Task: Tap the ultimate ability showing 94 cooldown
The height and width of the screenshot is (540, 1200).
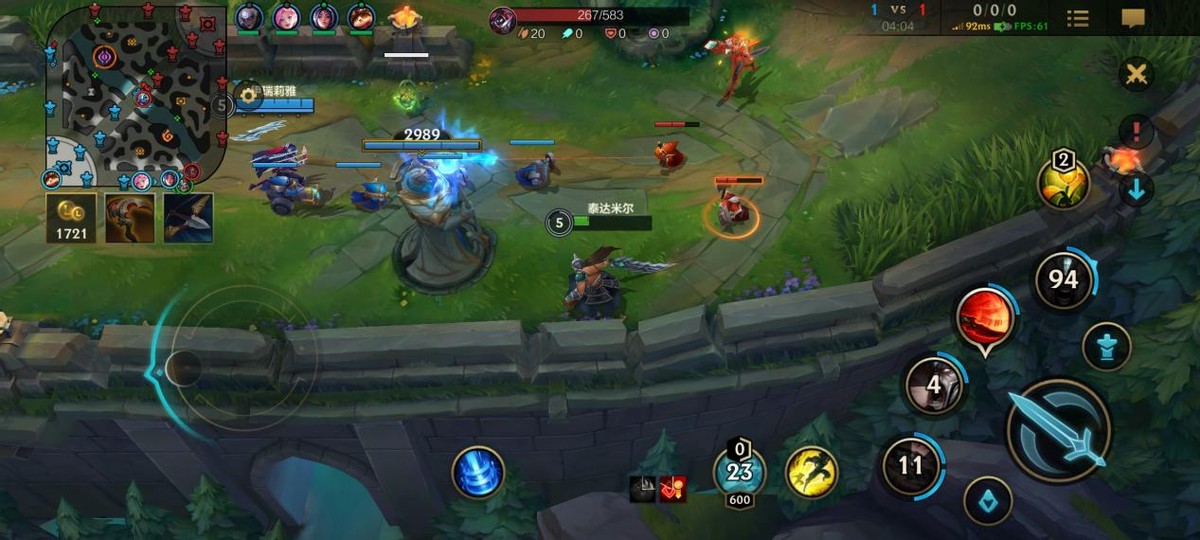Action: pos(1063,279)
